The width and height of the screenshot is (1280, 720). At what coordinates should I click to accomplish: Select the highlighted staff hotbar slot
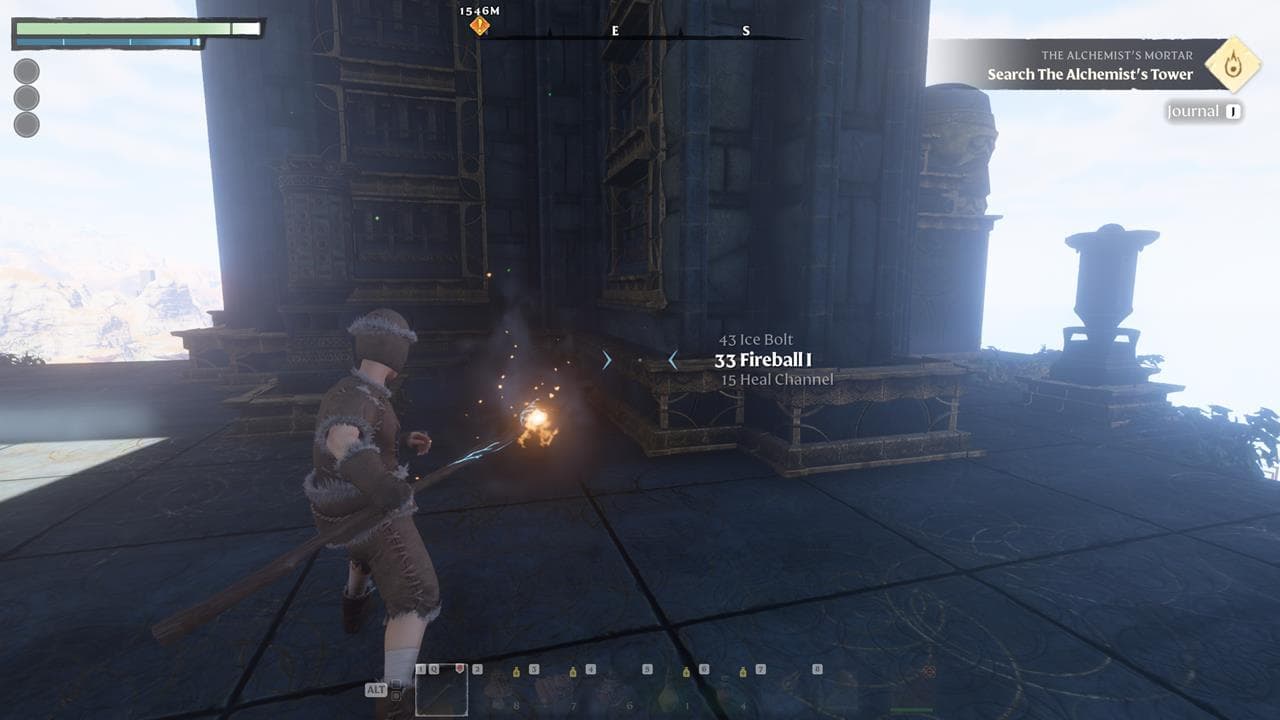coord(441,690)
